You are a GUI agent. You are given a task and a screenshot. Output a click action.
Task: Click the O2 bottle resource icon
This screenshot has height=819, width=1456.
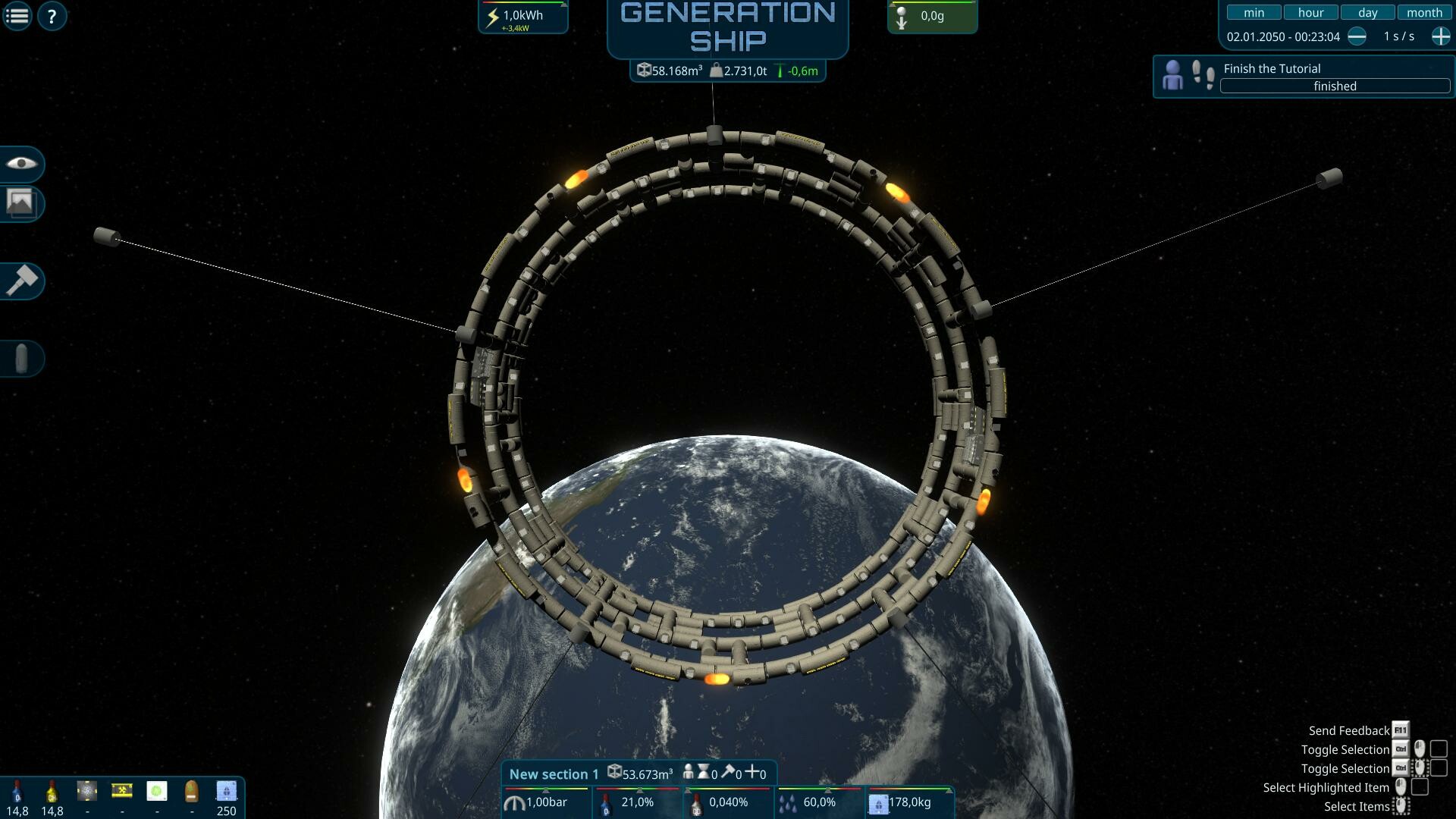tap(17, 790)
